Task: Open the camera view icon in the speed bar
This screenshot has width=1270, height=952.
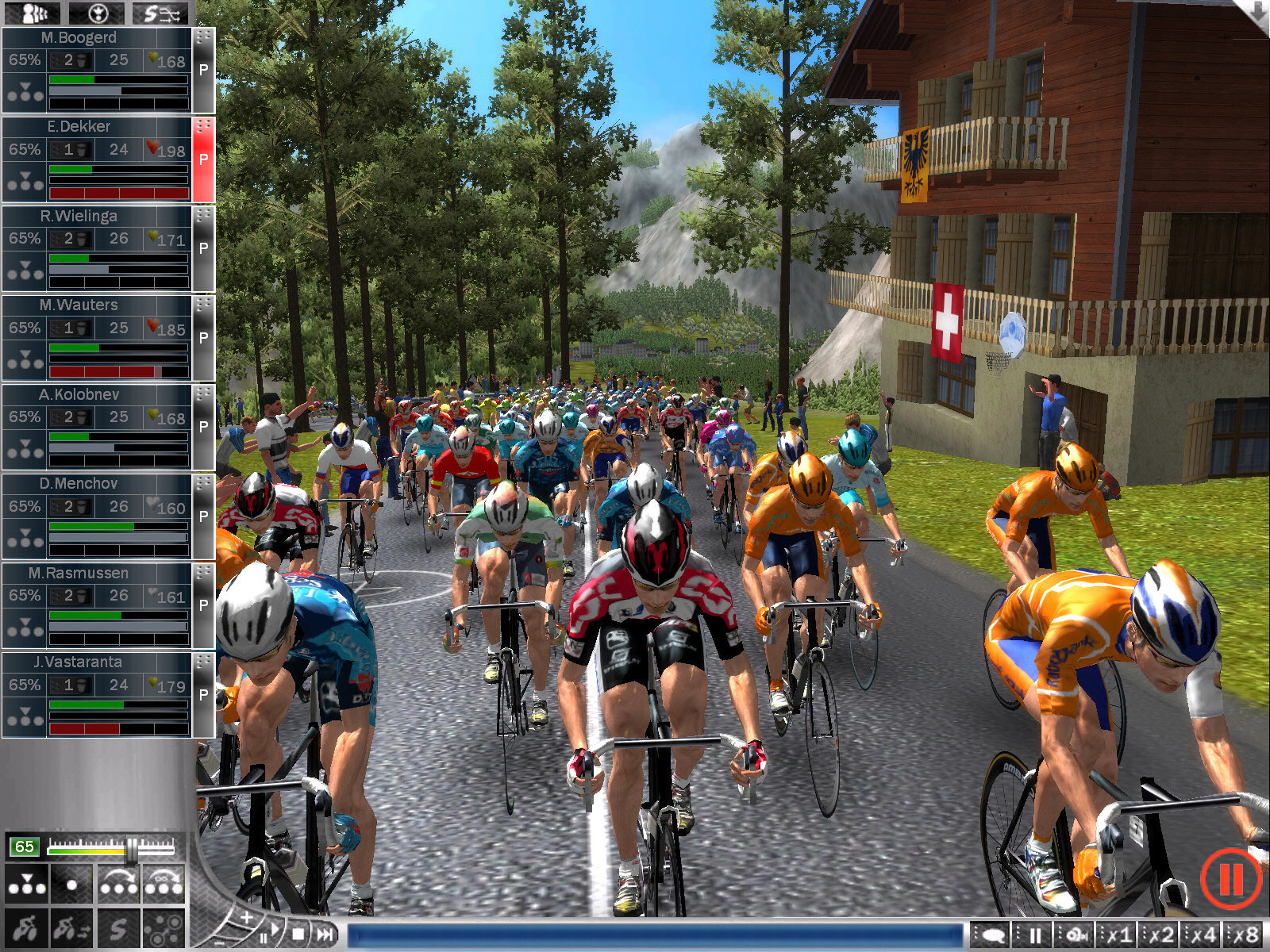Action: click(x=1076, y=934)
